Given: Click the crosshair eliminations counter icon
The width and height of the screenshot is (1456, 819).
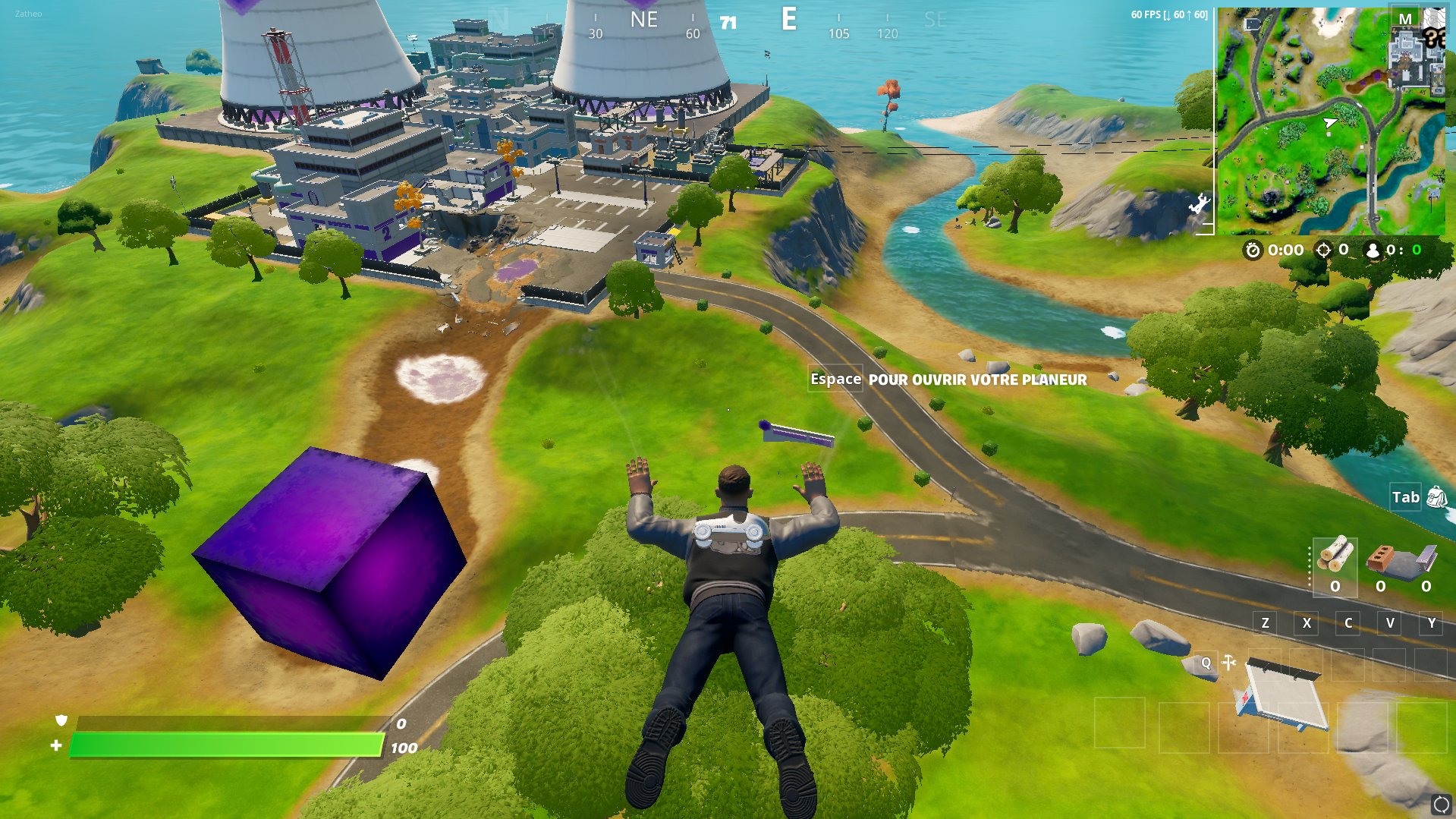Looking at the screenshot, I should click(1322, 250).
